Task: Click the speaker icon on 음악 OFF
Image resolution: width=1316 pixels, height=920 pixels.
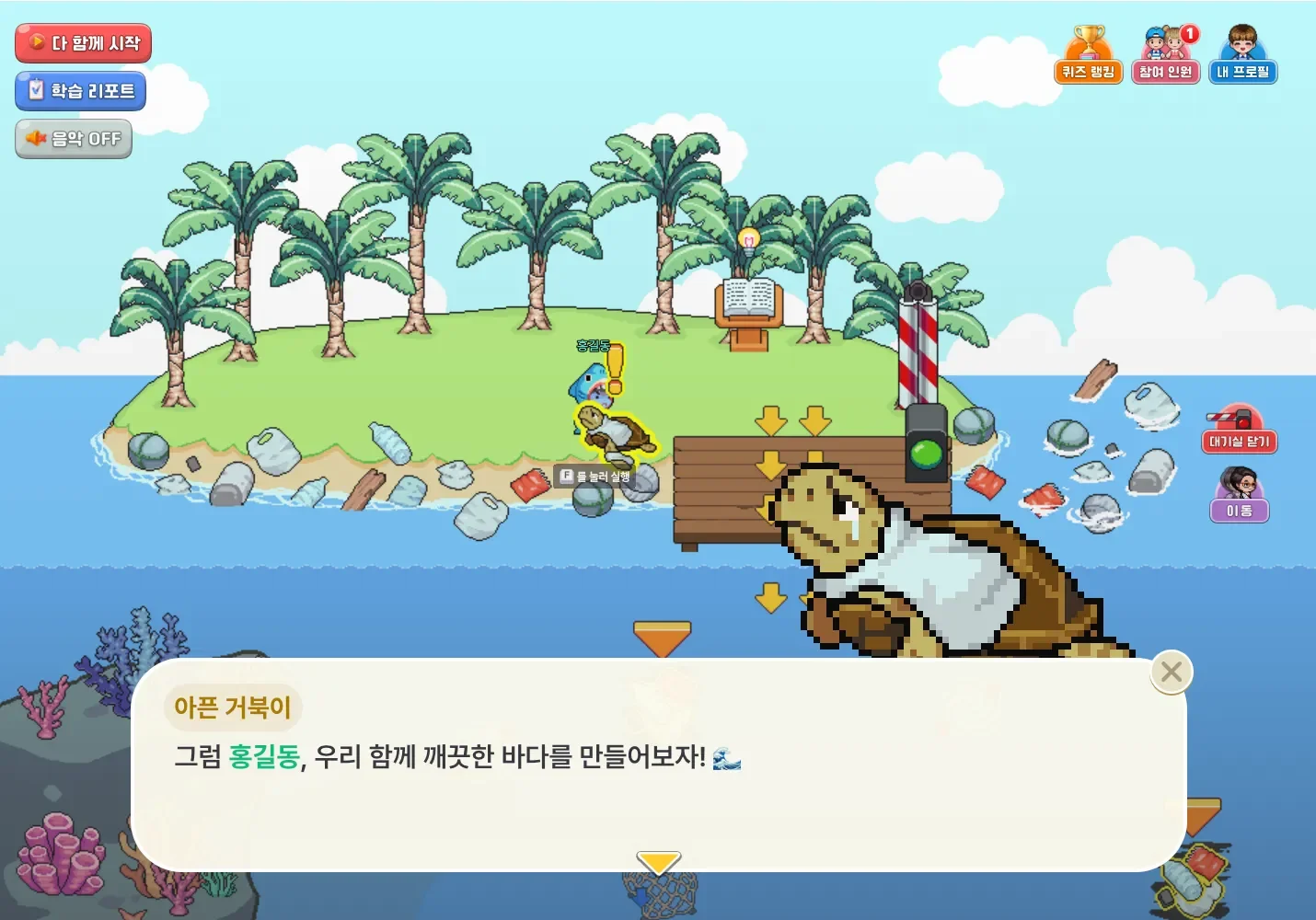Action: coord(35,138)
